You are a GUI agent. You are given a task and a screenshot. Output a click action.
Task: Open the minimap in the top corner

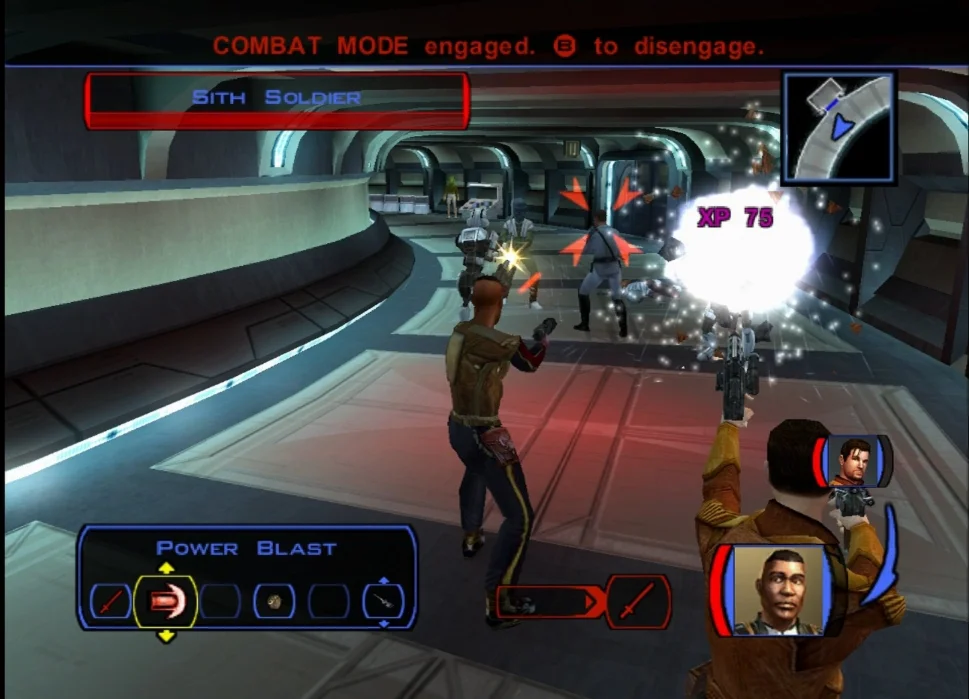[838, 127]
